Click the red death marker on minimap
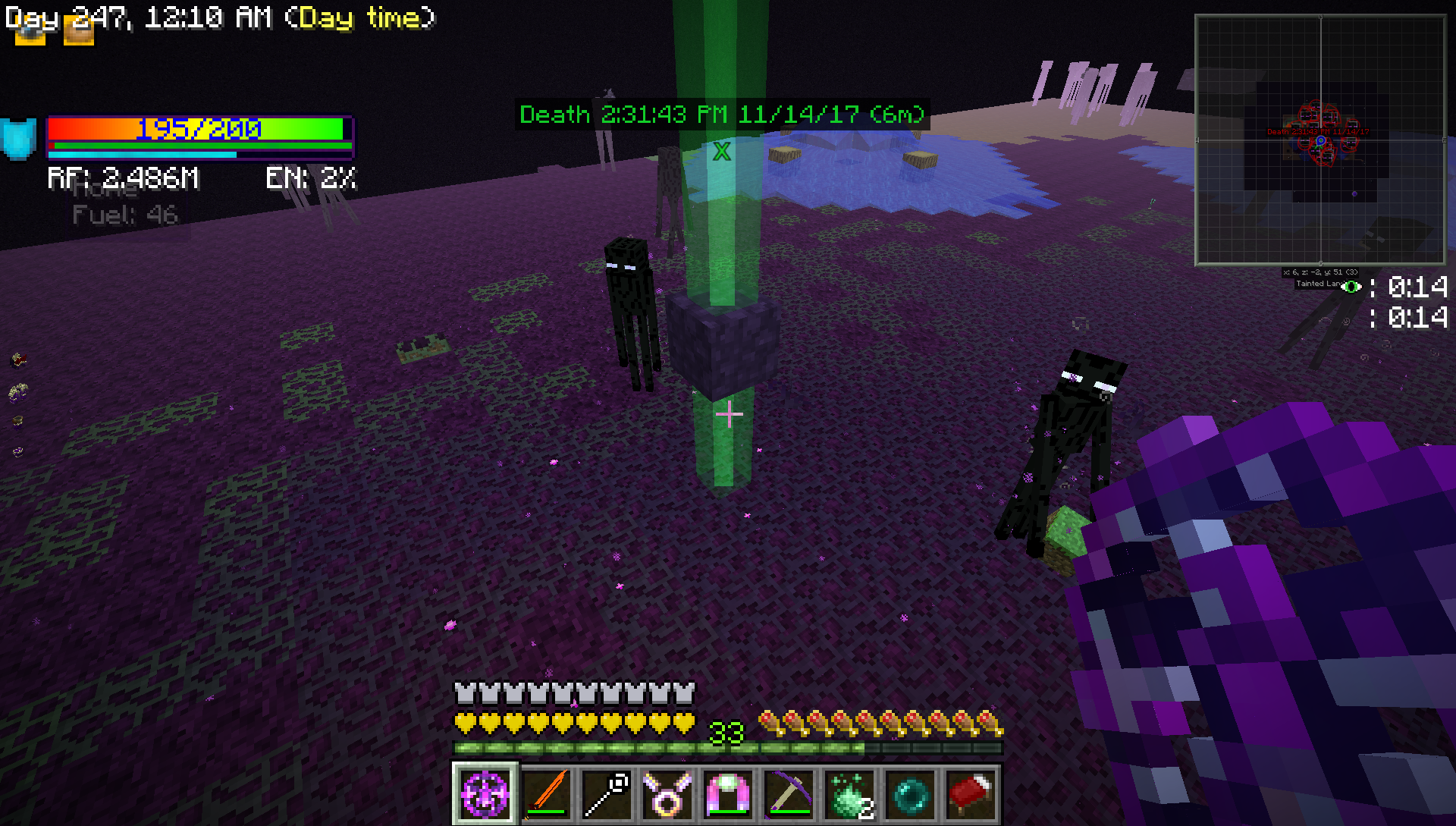Image resolution: width=1456 pixels, height=826 pixels. tap(1318, 132)
